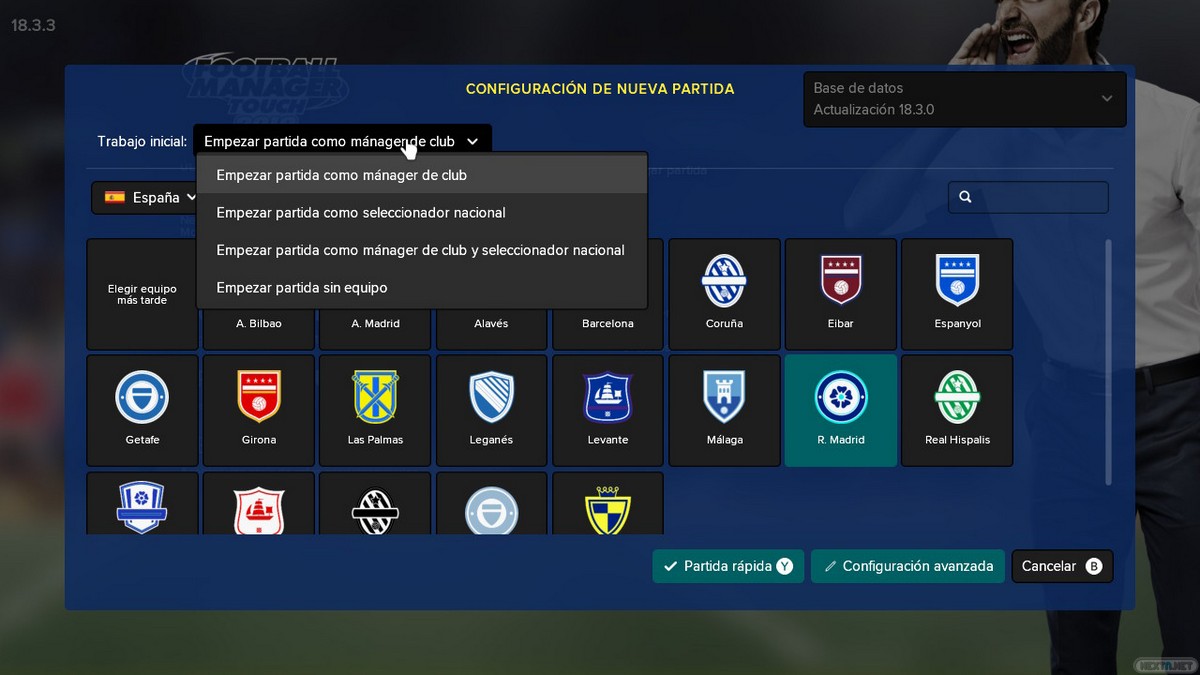Choose the R. Madrid team tile
This screenshot has width=1200, height=675.
pyautogui.click(x=841, y=410)
